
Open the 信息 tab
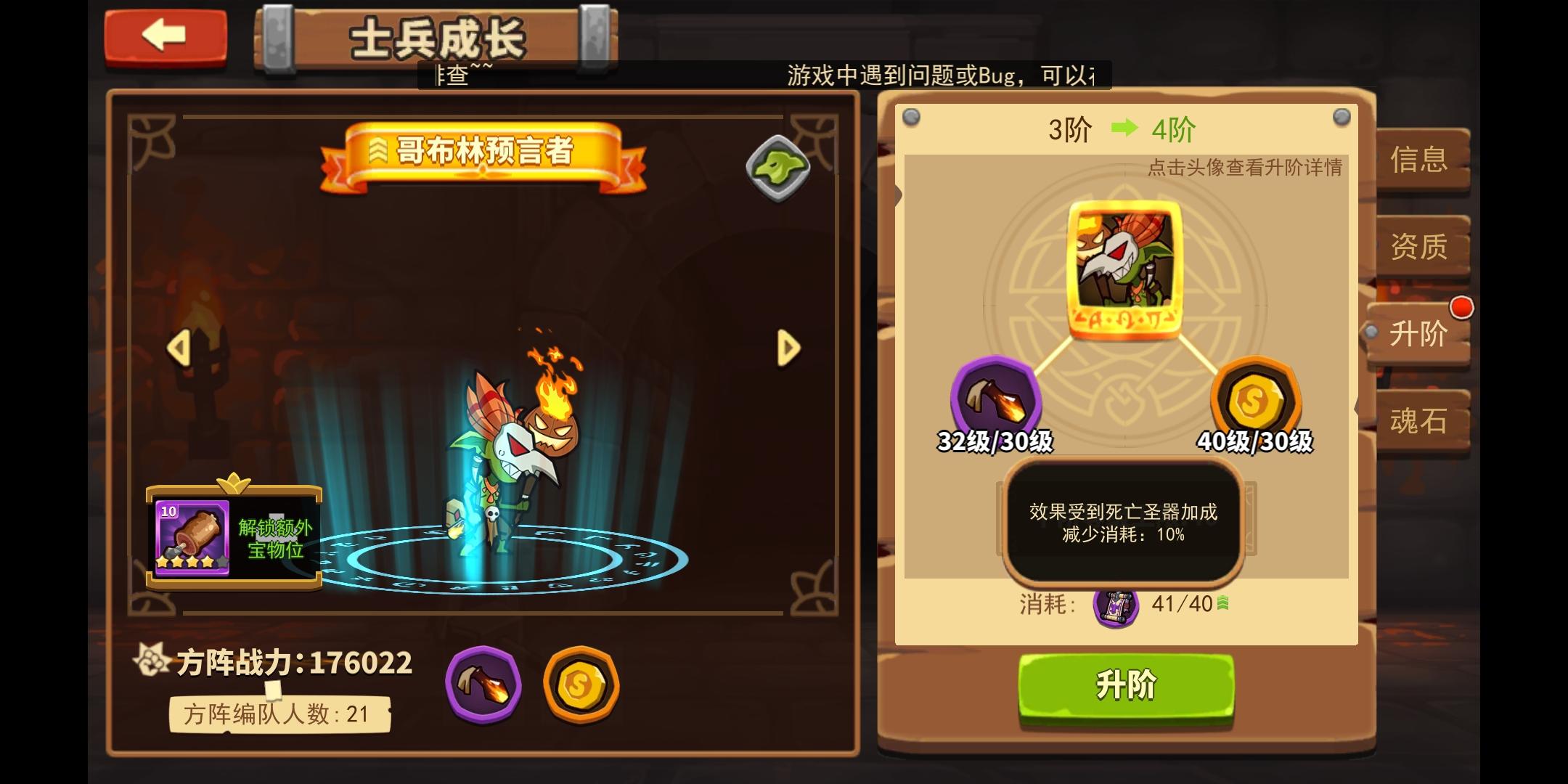1421,160
